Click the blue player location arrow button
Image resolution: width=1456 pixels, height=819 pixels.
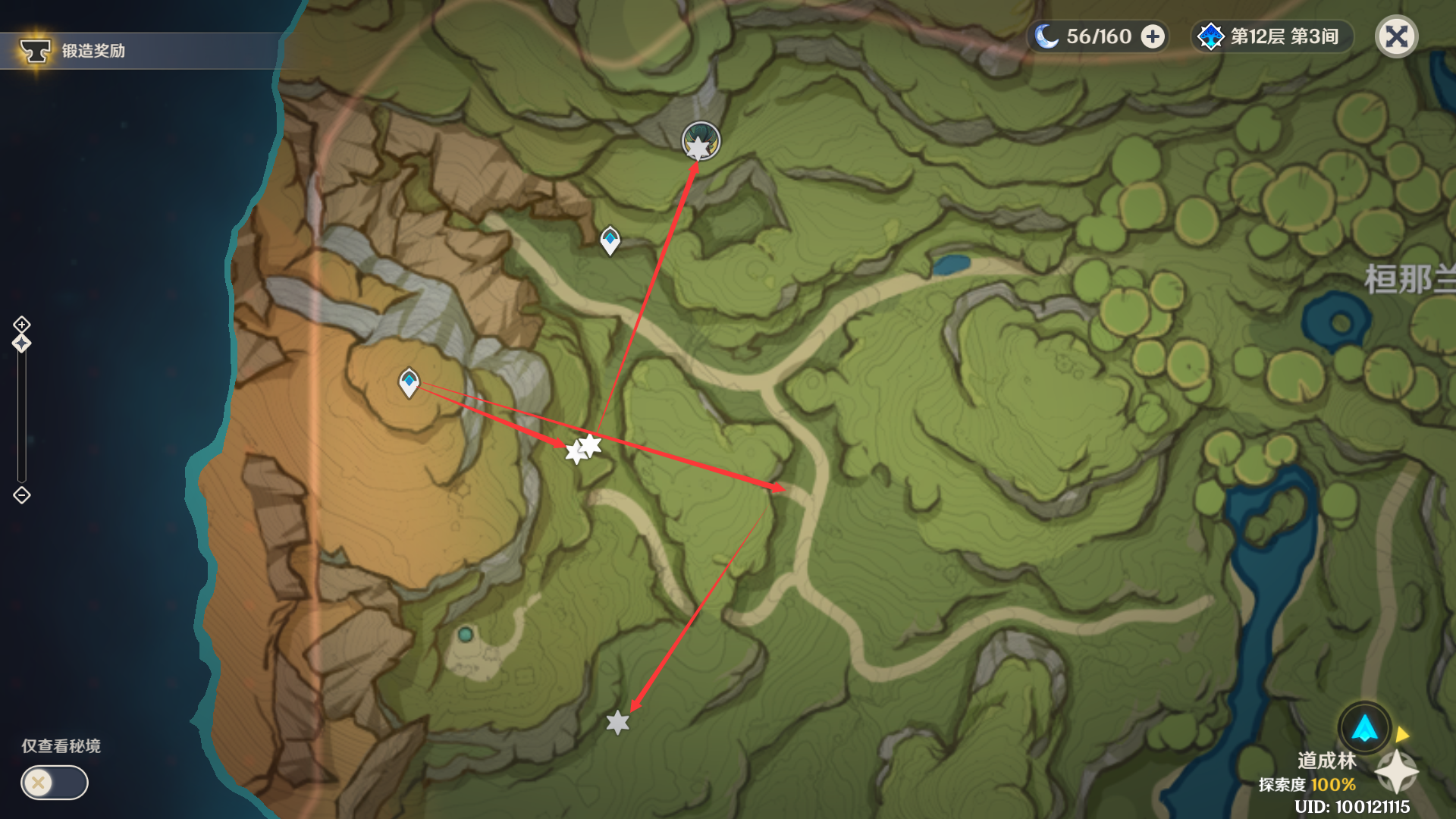pos(1364,728)
